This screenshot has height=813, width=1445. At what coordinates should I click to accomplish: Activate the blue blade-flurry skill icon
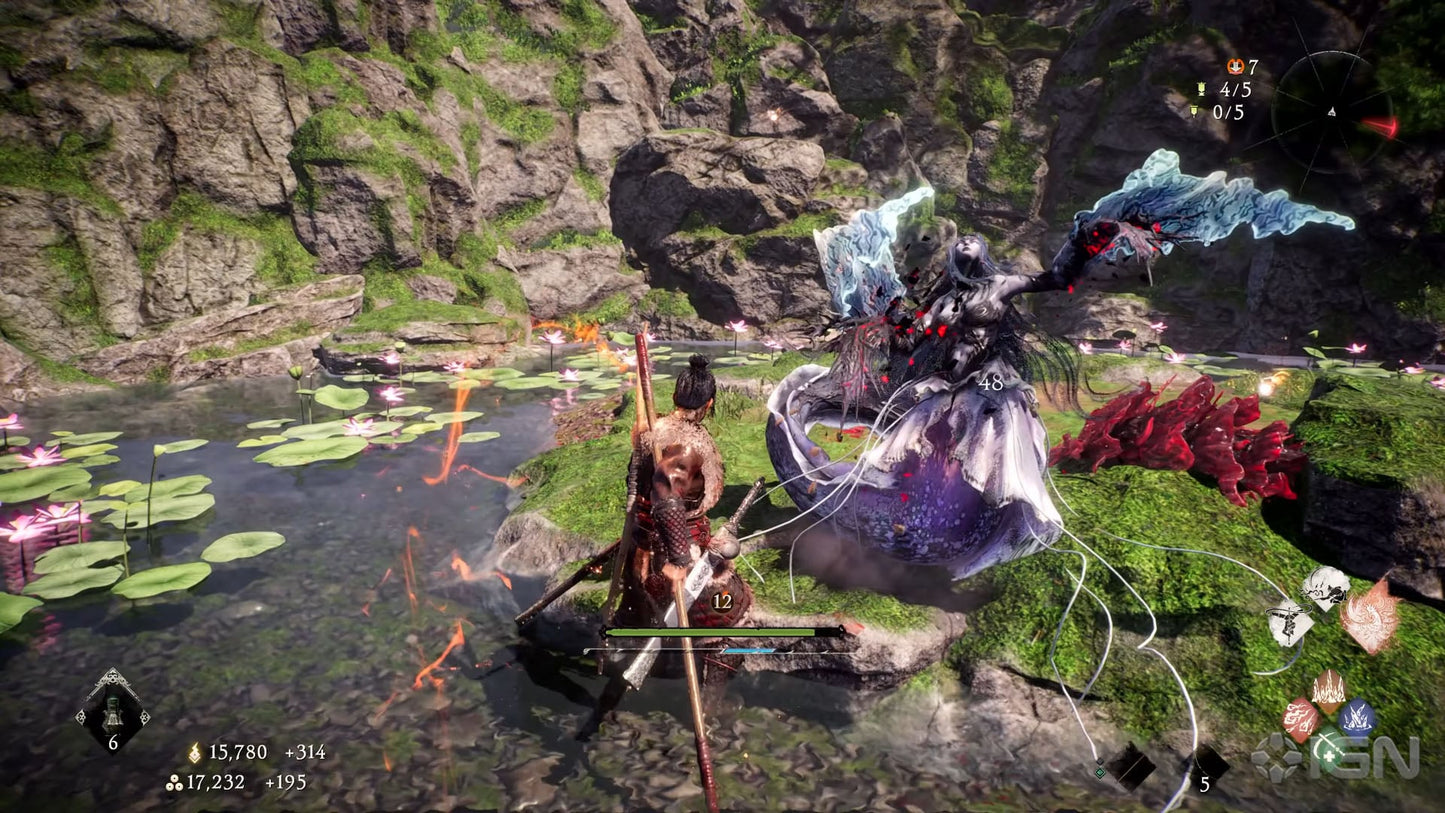1356,716
